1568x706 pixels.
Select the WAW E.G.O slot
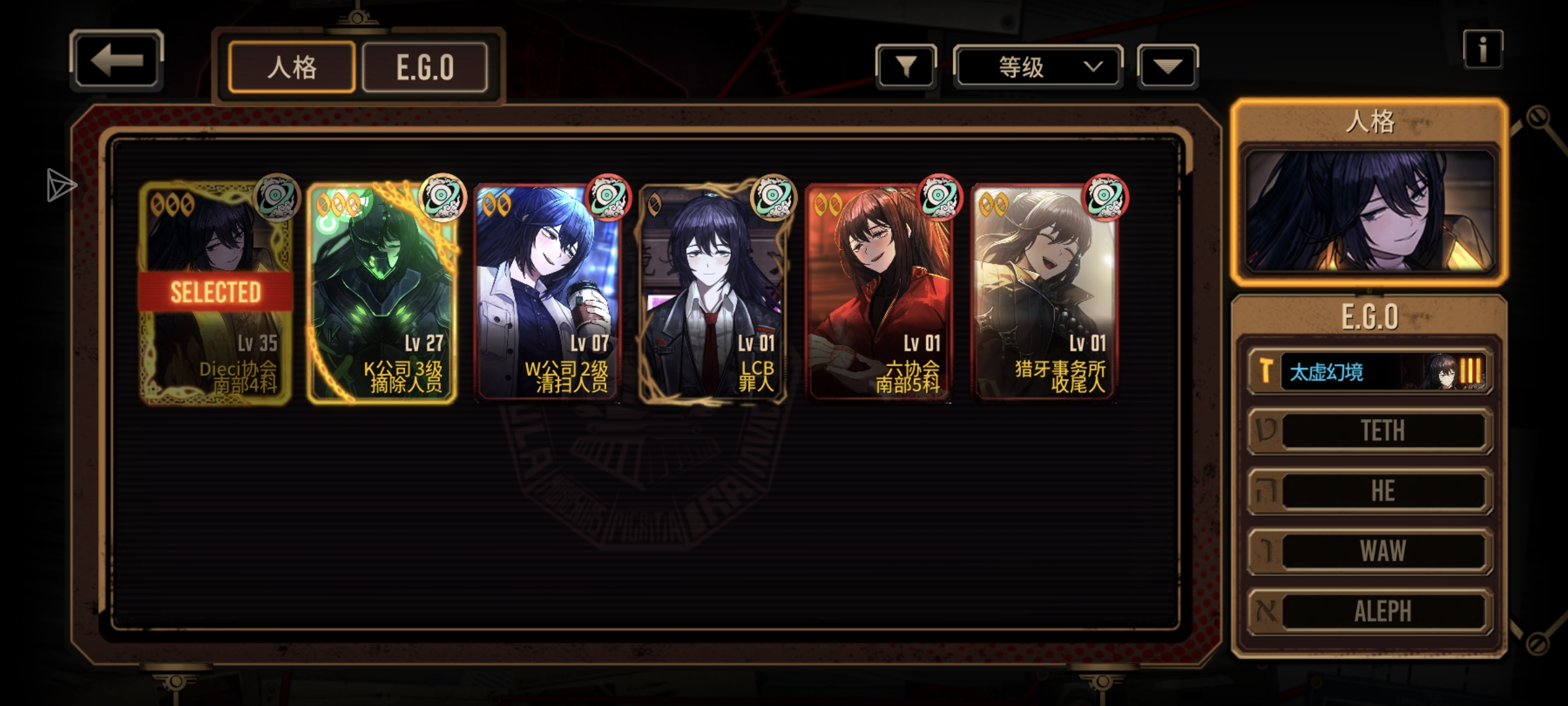(x=1371, y=551)
